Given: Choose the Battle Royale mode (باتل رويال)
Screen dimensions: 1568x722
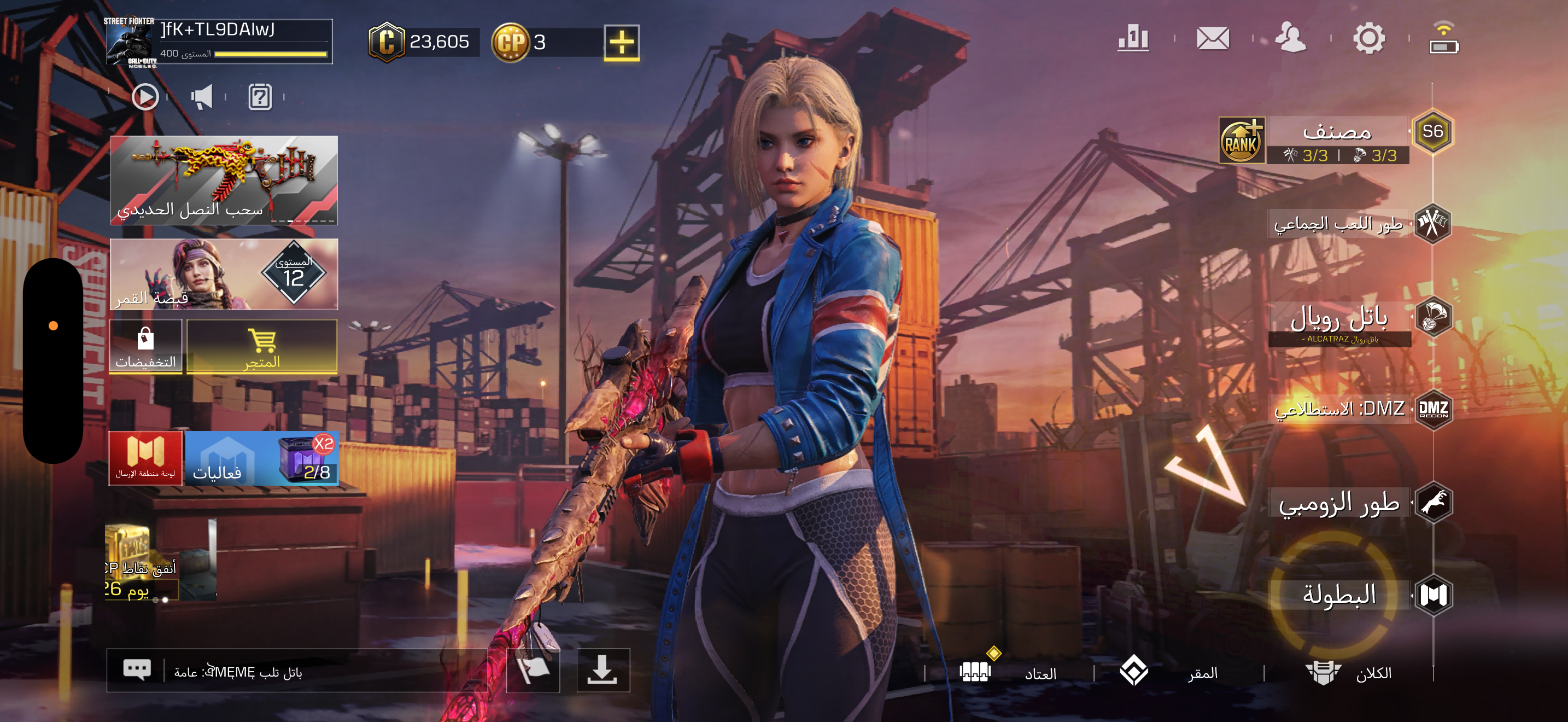Looking at the screenshot, I should [x=1339, y=319].
